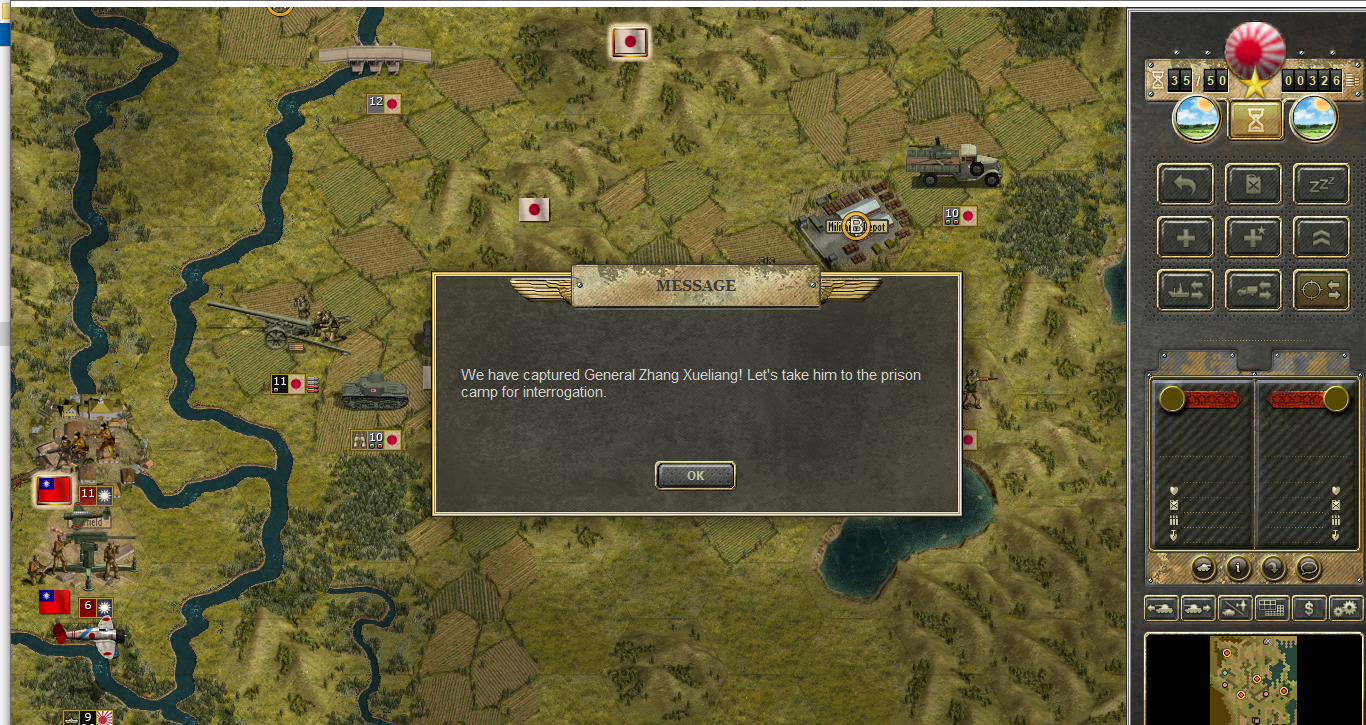The width and height of the screenshot is (1366, 725).
Task: Open the round tank icon button
Action: pyautogui.click(x=1204, y=568)
